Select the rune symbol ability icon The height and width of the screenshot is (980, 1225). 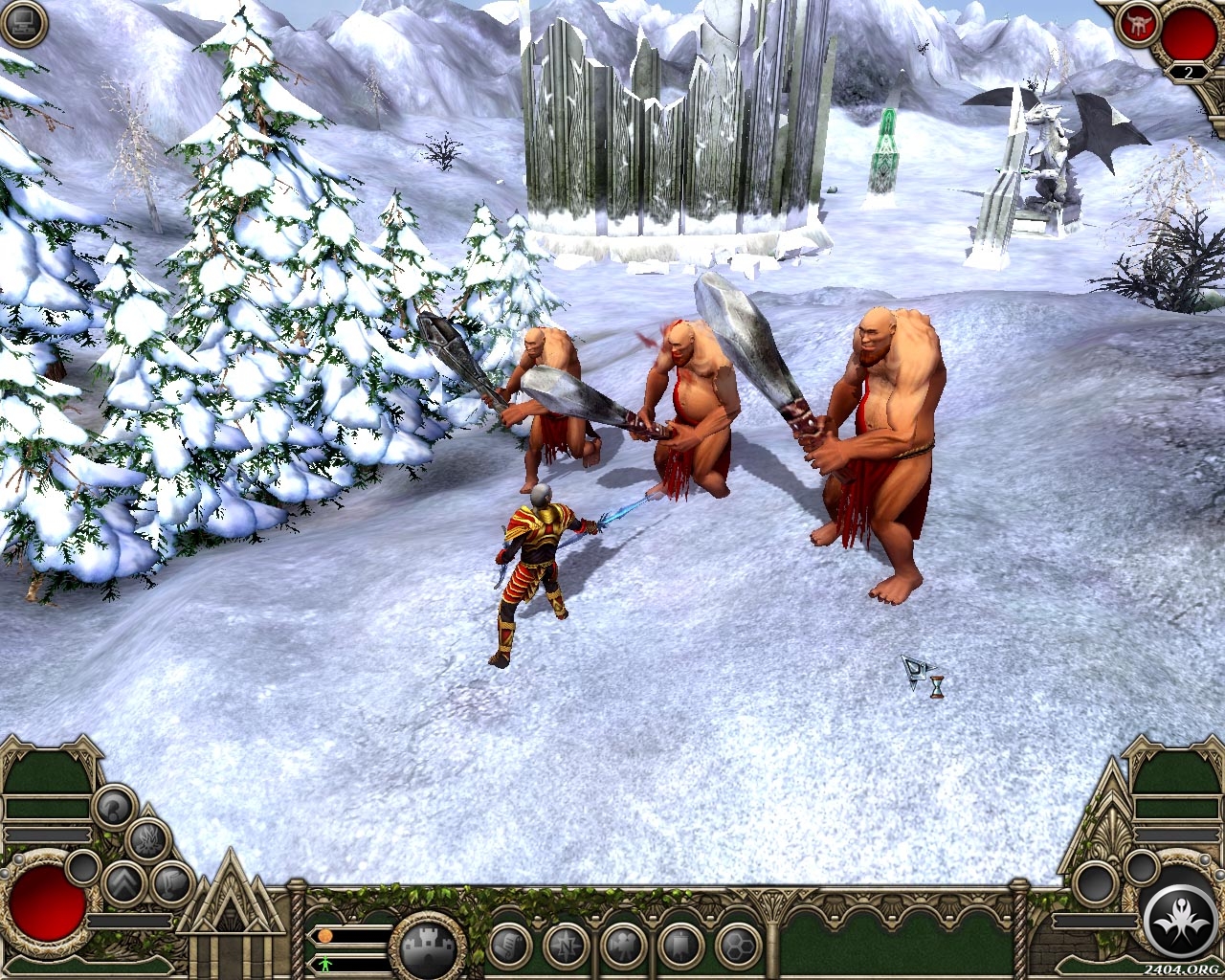[x=172, y=882]
